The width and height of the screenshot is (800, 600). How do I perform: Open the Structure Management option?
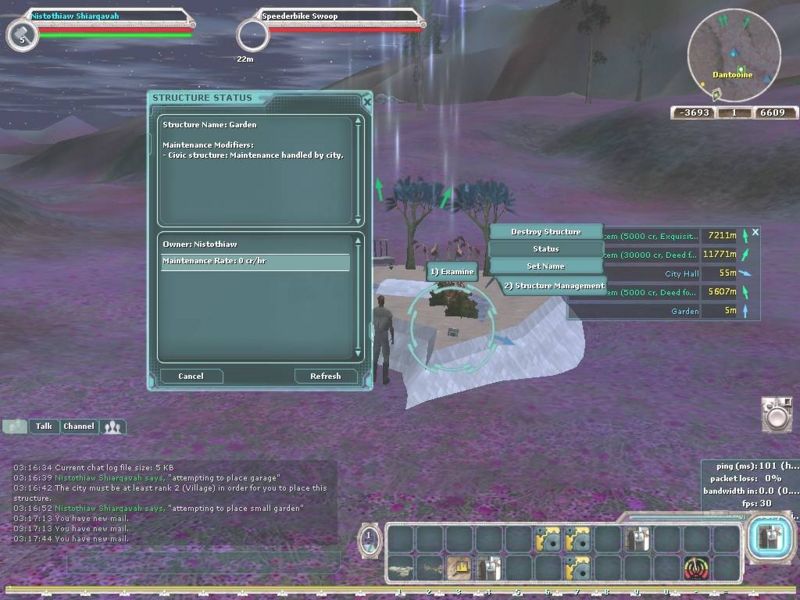pos(553,286)
